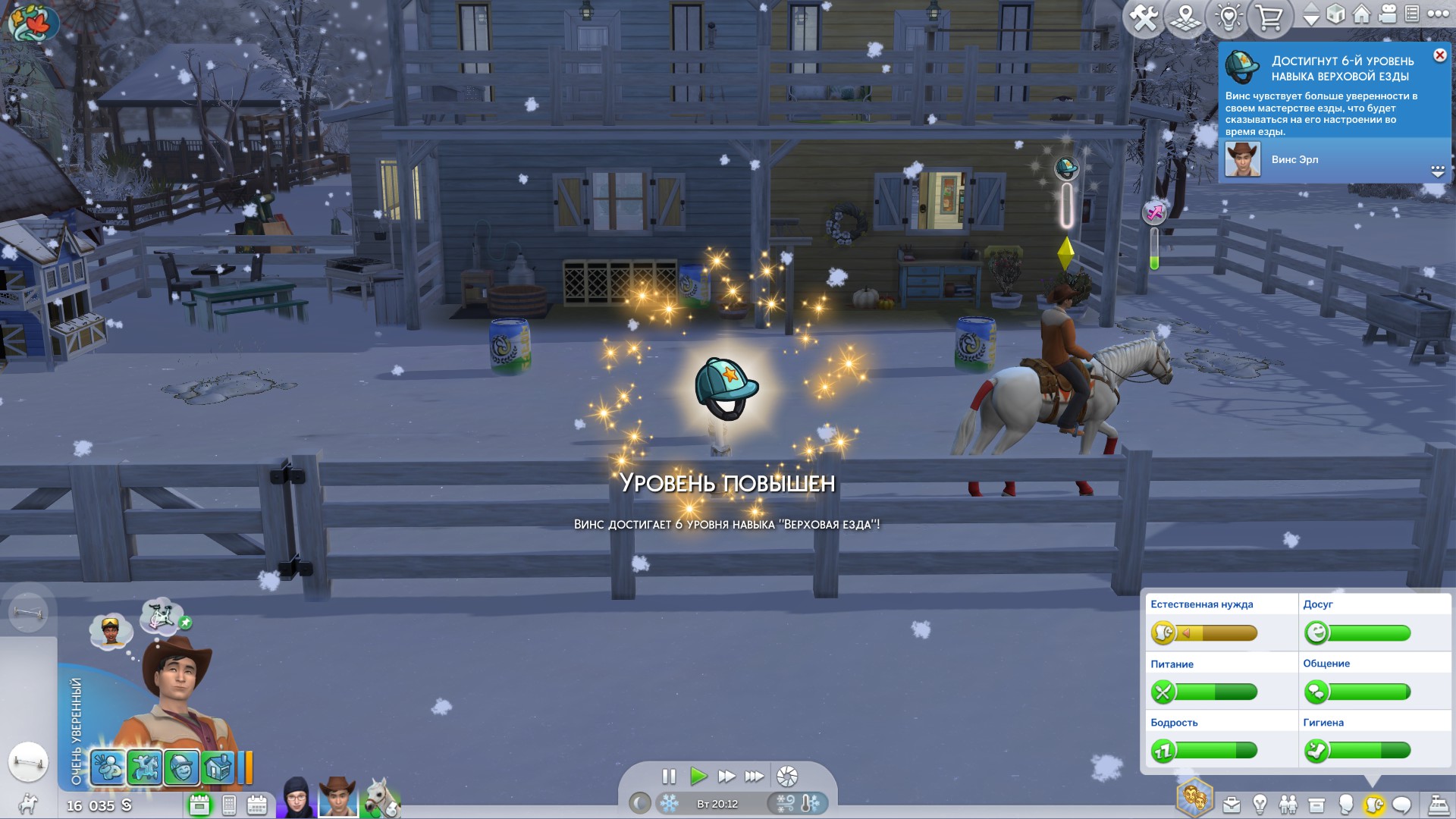Open the career briefcase panel
1456x819 pixels.
1232,804
